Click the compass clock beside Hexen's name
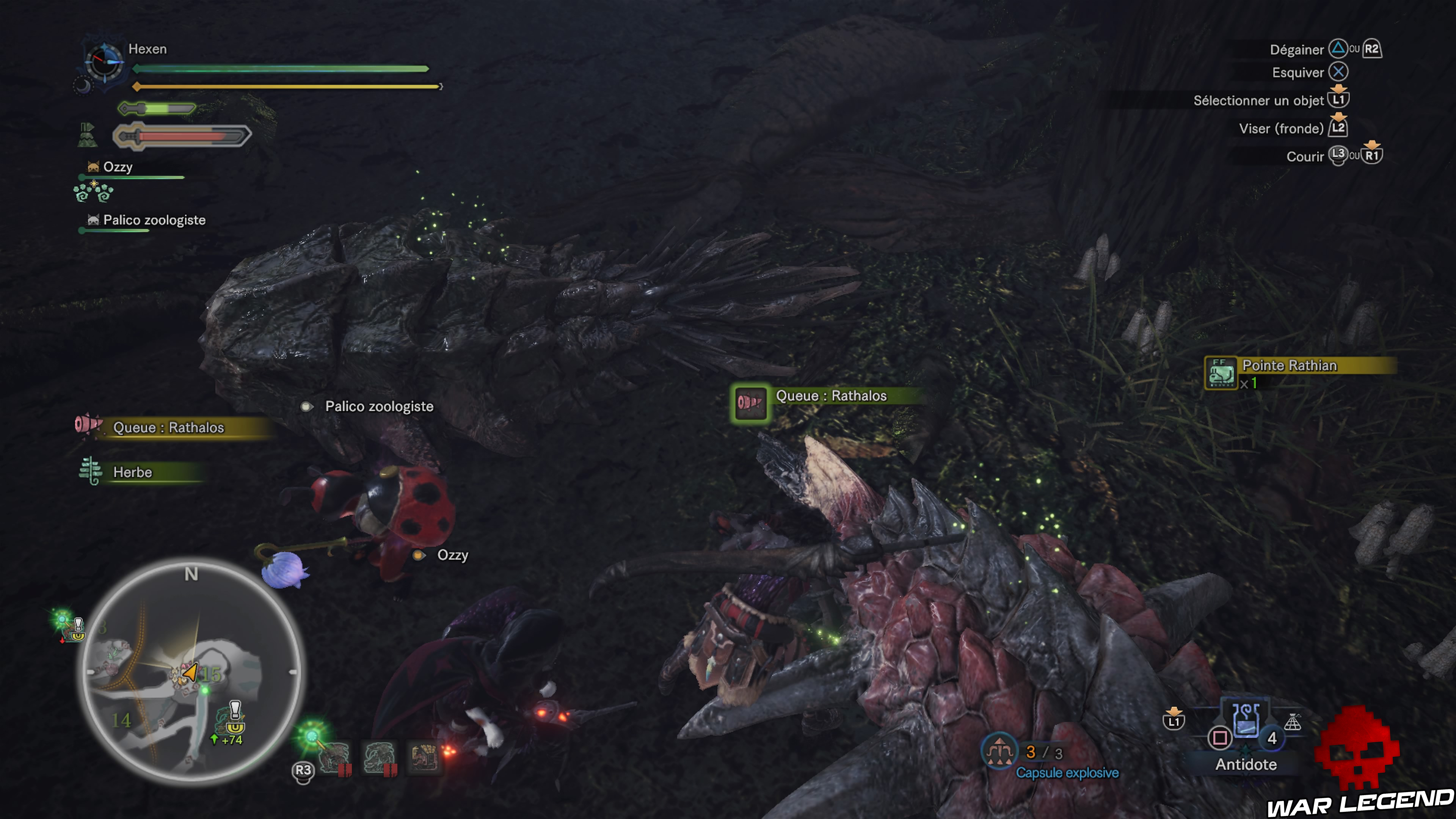 tap(104, 61)
